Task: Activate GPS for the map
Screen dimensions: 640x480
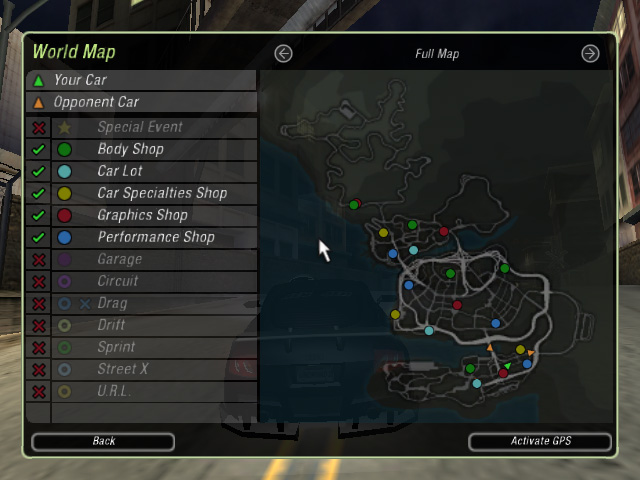Action: 539,441
